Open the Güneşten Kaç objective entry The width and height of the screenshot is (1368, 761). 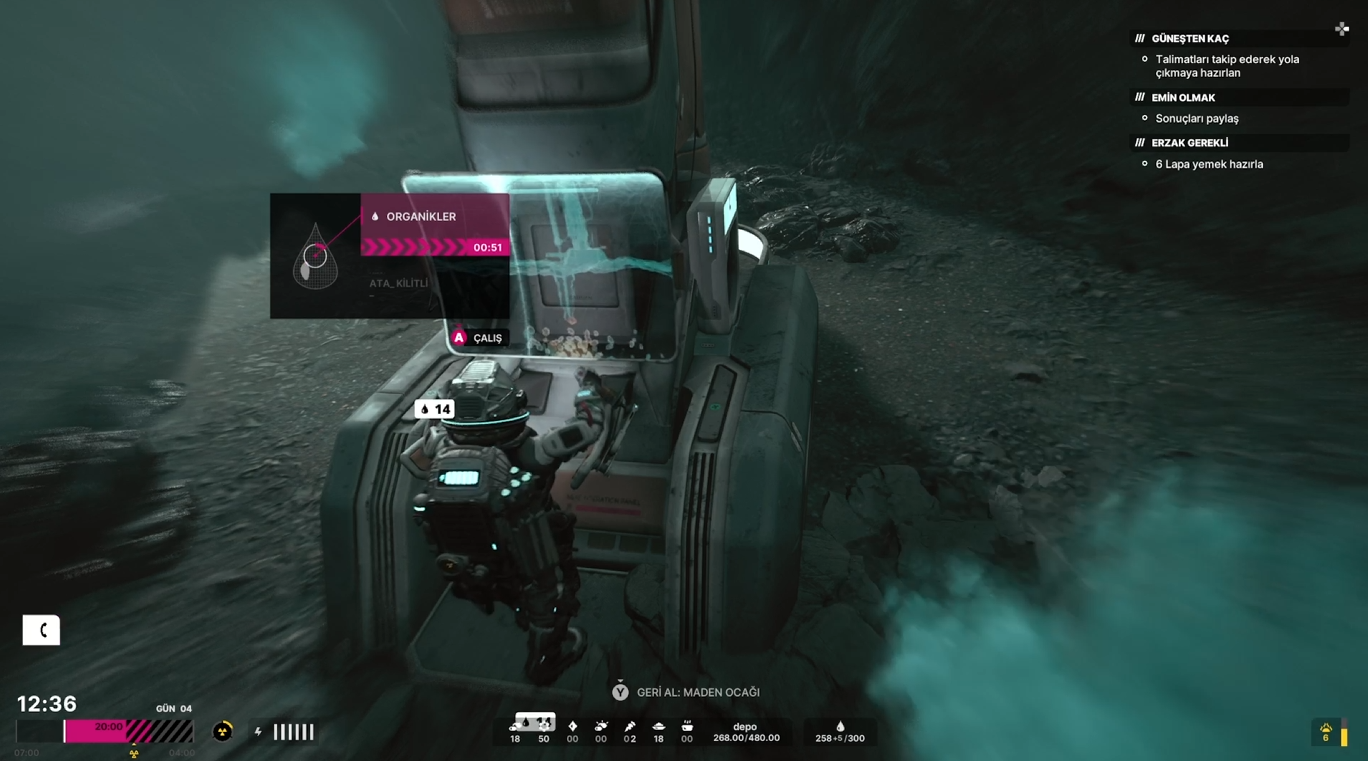1190,39
